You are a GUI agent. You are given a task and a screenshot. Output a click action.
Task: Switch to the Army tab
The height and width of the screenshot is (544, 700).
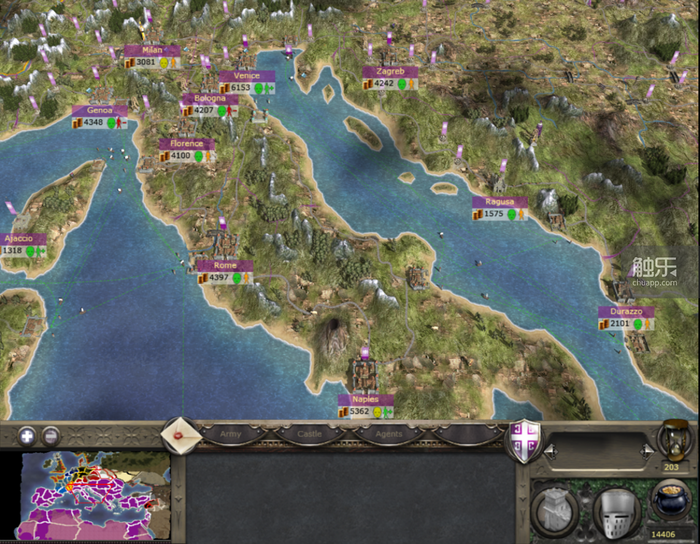pos(230,435)
